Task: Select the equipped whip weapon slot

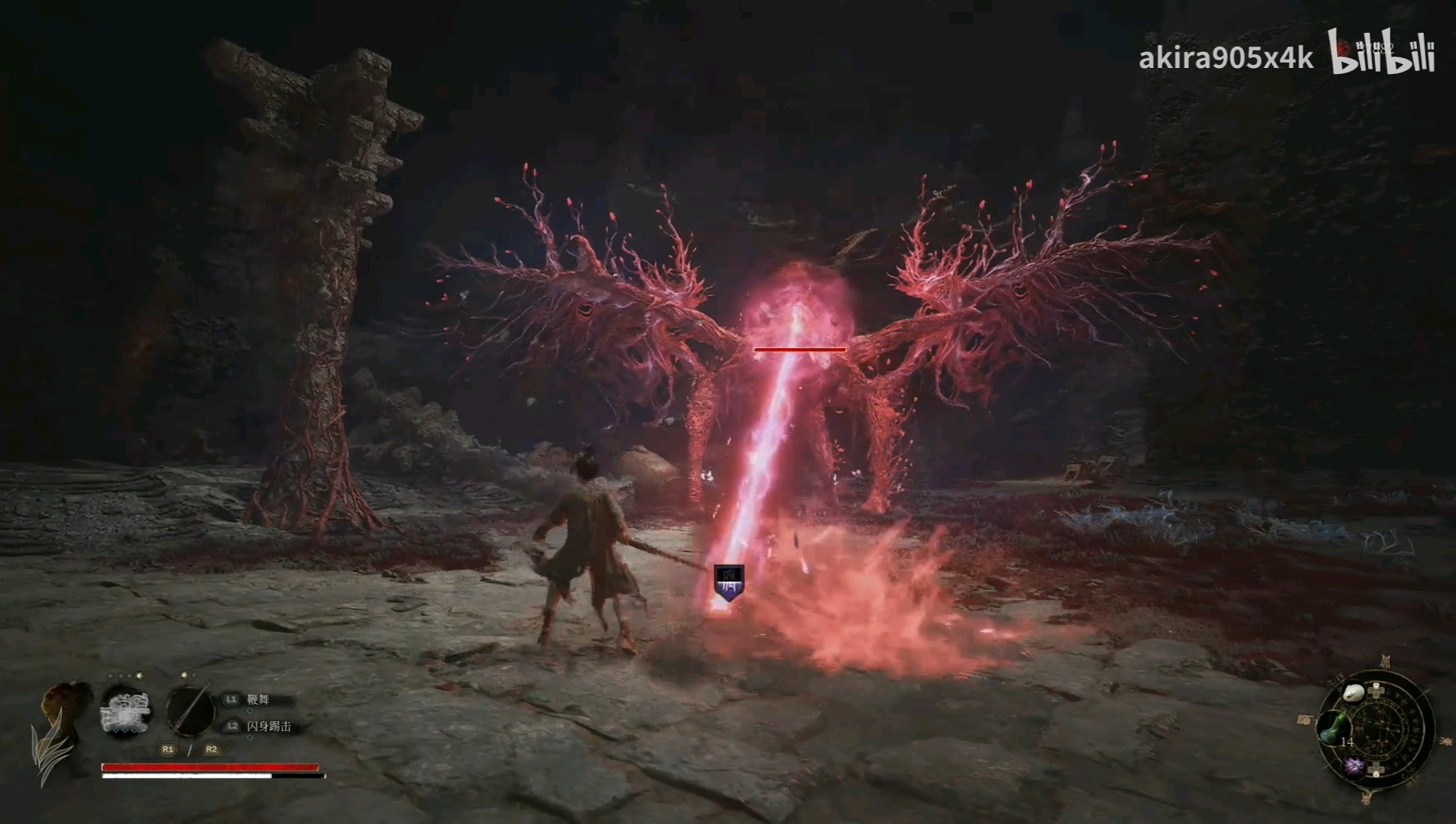Action: click(x=190, y=710)
